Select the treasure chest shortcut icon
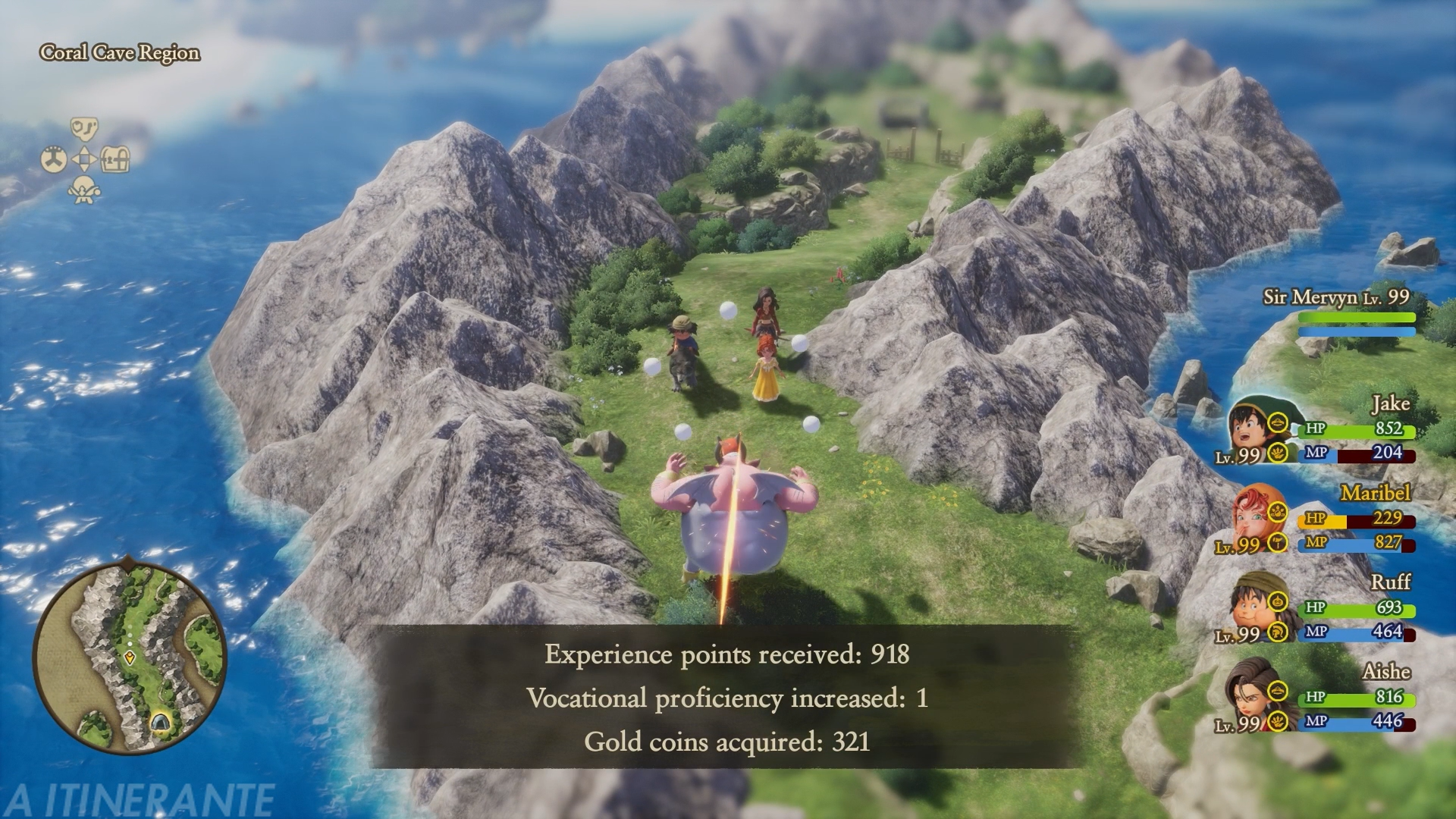Viewport: 1456px width, 819px height. (x=115, y=159)
